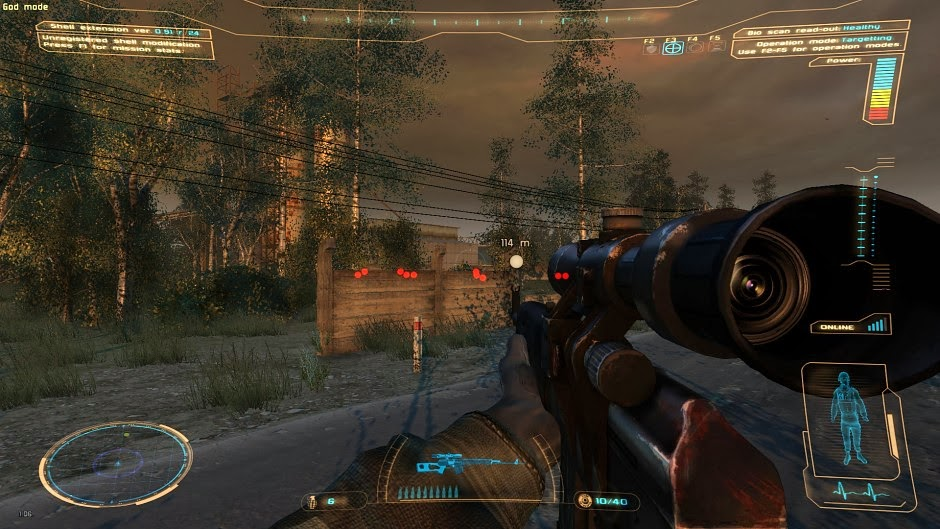
Task: Switch to the F4 operation mode icon
Action: [694, 47]
